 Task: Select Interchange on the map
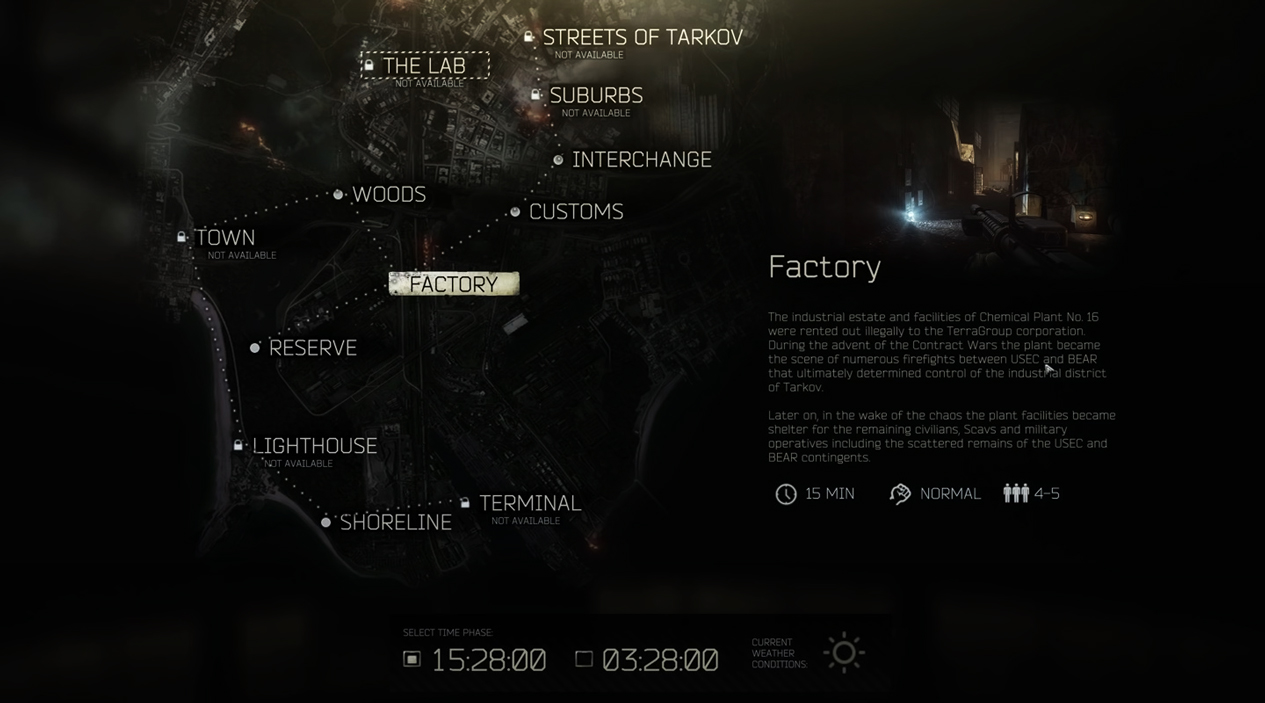click(641, 160)
